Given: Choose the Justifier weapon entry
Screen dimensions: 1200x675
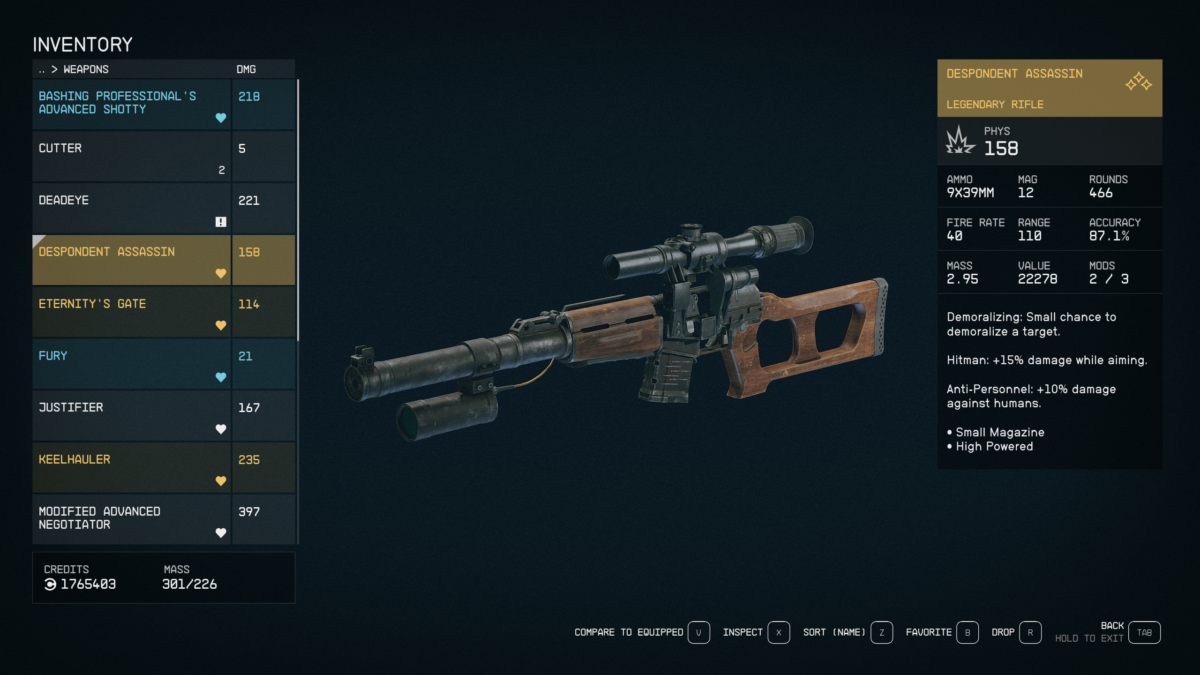Looking at the screenshot, I should coord(132,416).
